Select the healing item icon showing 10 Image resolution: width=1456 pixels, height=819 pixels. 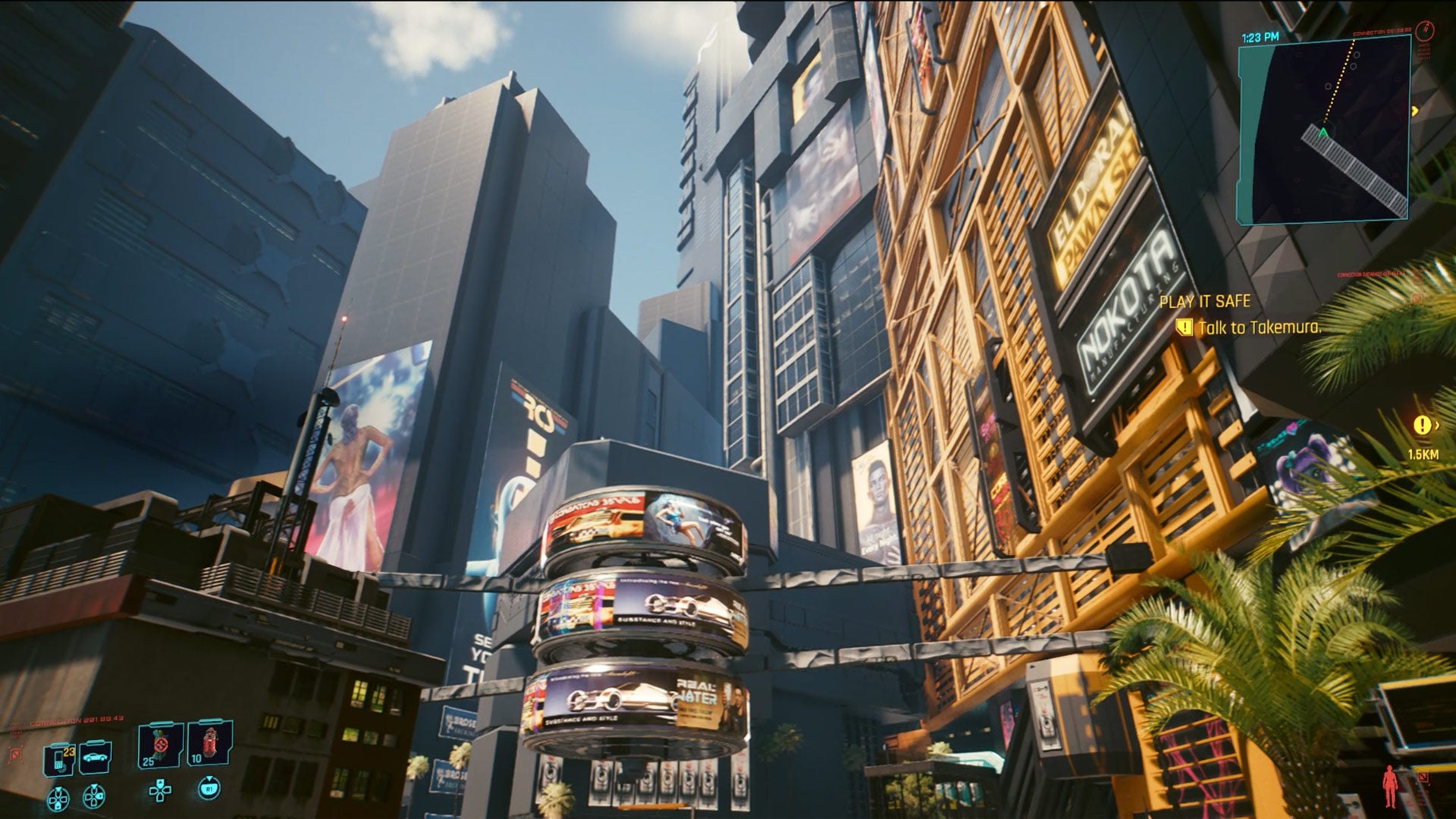tap(209, 744)
